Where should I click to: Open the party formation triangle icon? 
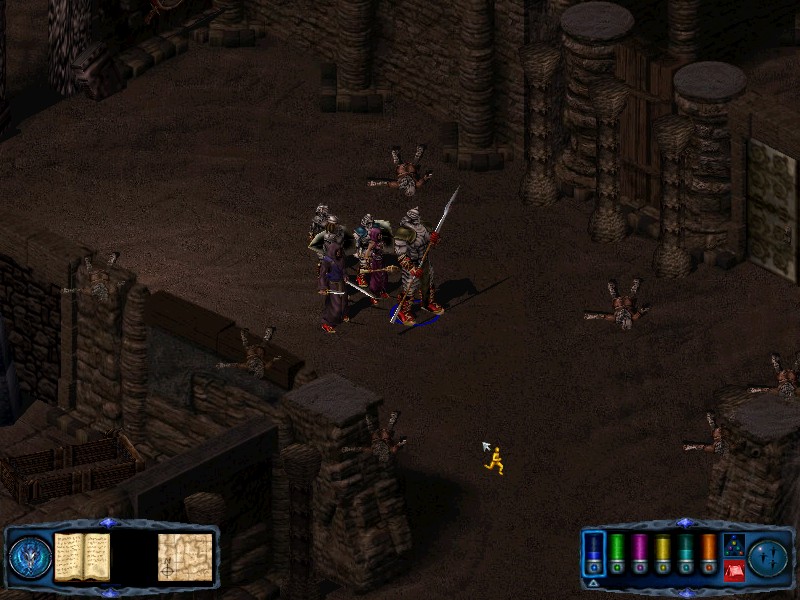pos(733,547)
